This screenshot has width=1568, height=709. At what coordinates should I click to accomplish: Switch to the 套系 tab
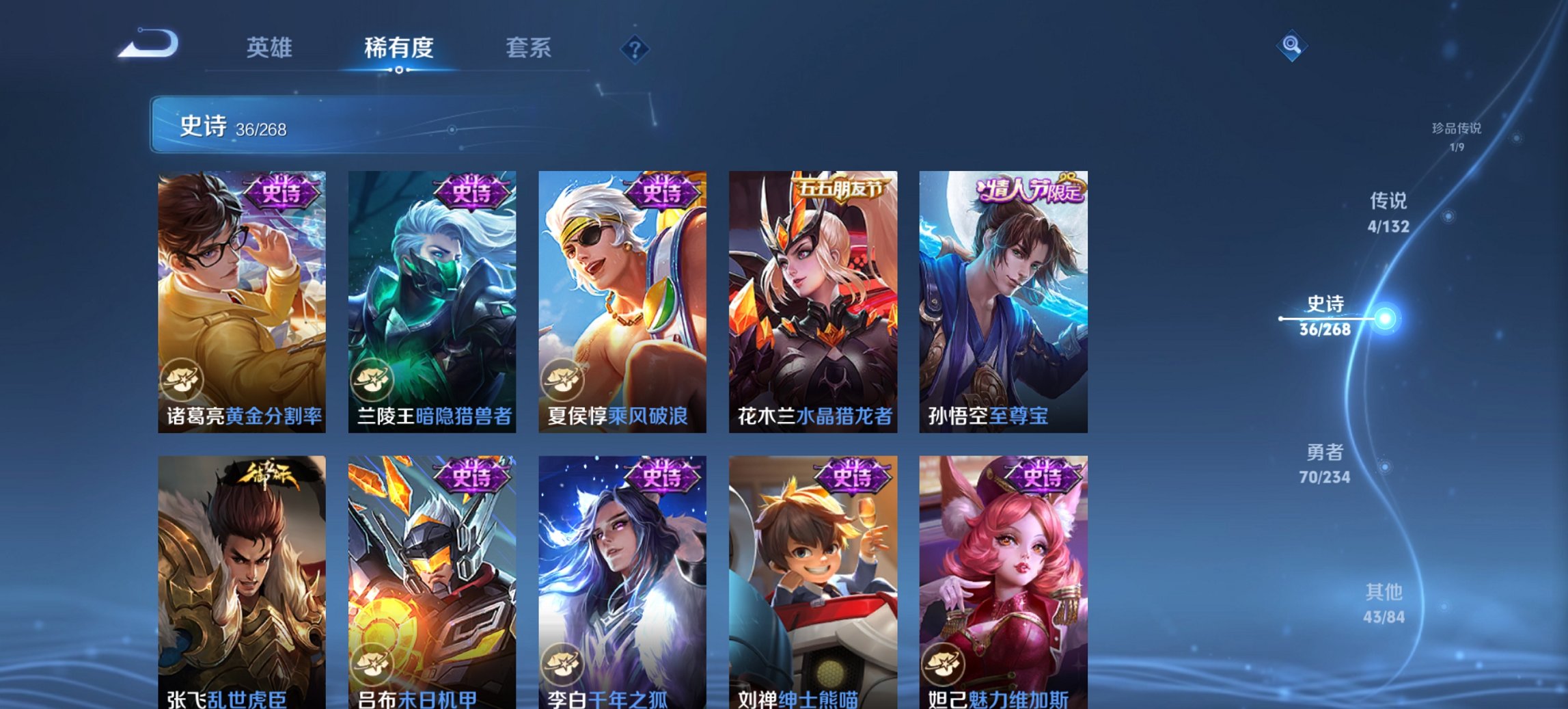tap(529, 48)
